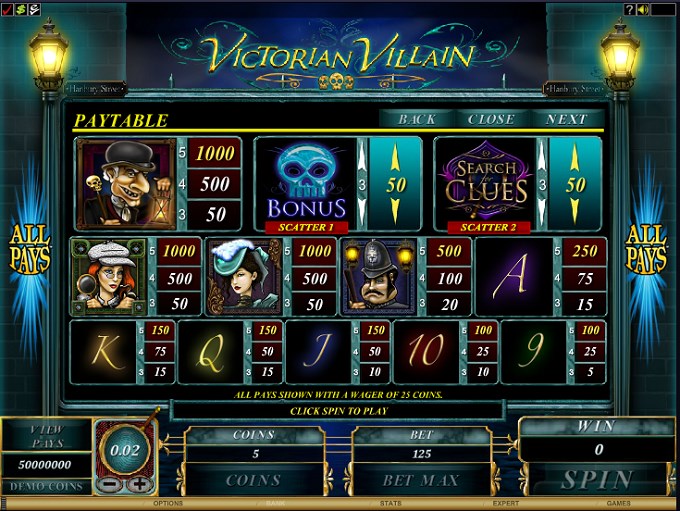The image size is (680, 511).
Task: Toggle sound with the speaker icon
Action: click(642, 9)
